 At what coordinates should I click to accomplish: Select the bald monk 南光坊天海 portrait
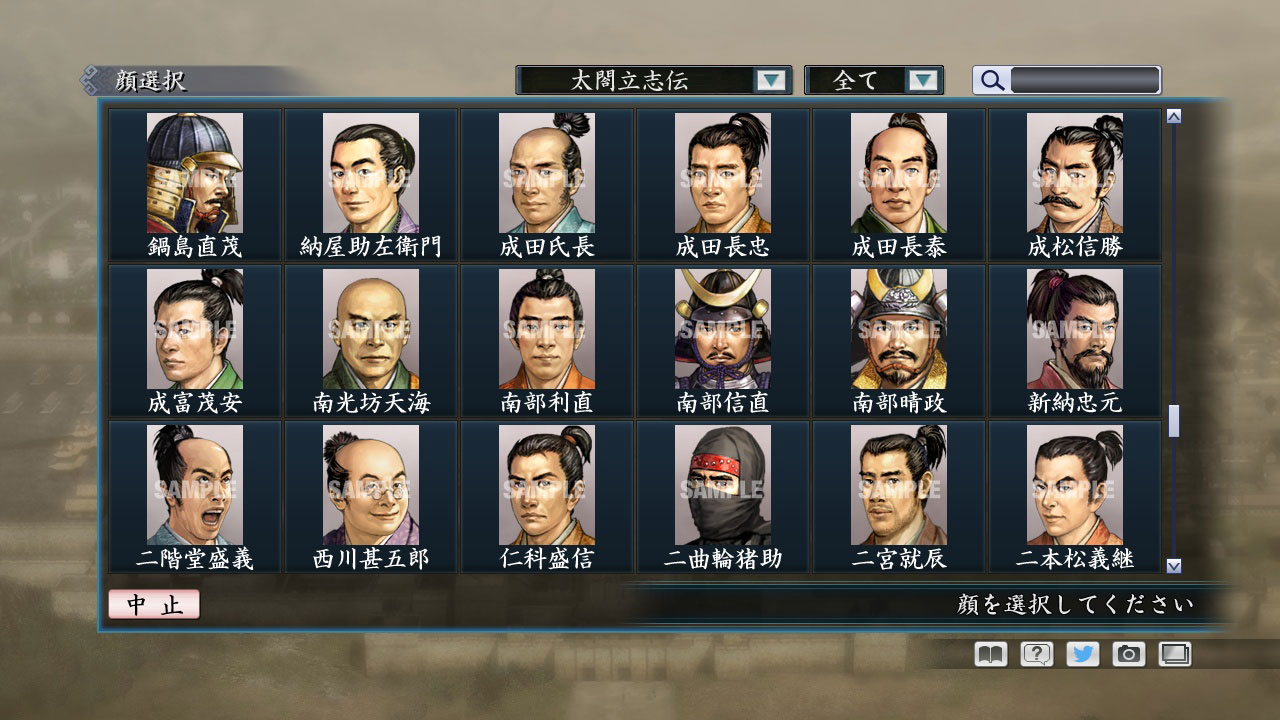click(371, 328)
